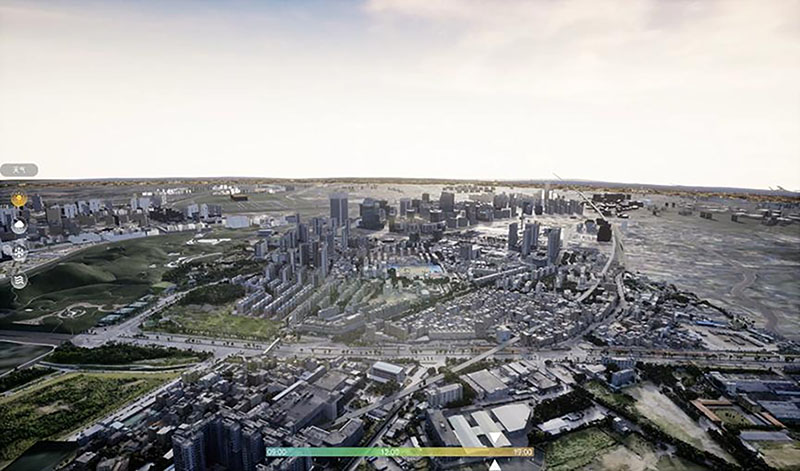The width and height of the screenshot is (800, 471).
Task: Jump to 17:00 on the time bar
Action: point(522,452)
